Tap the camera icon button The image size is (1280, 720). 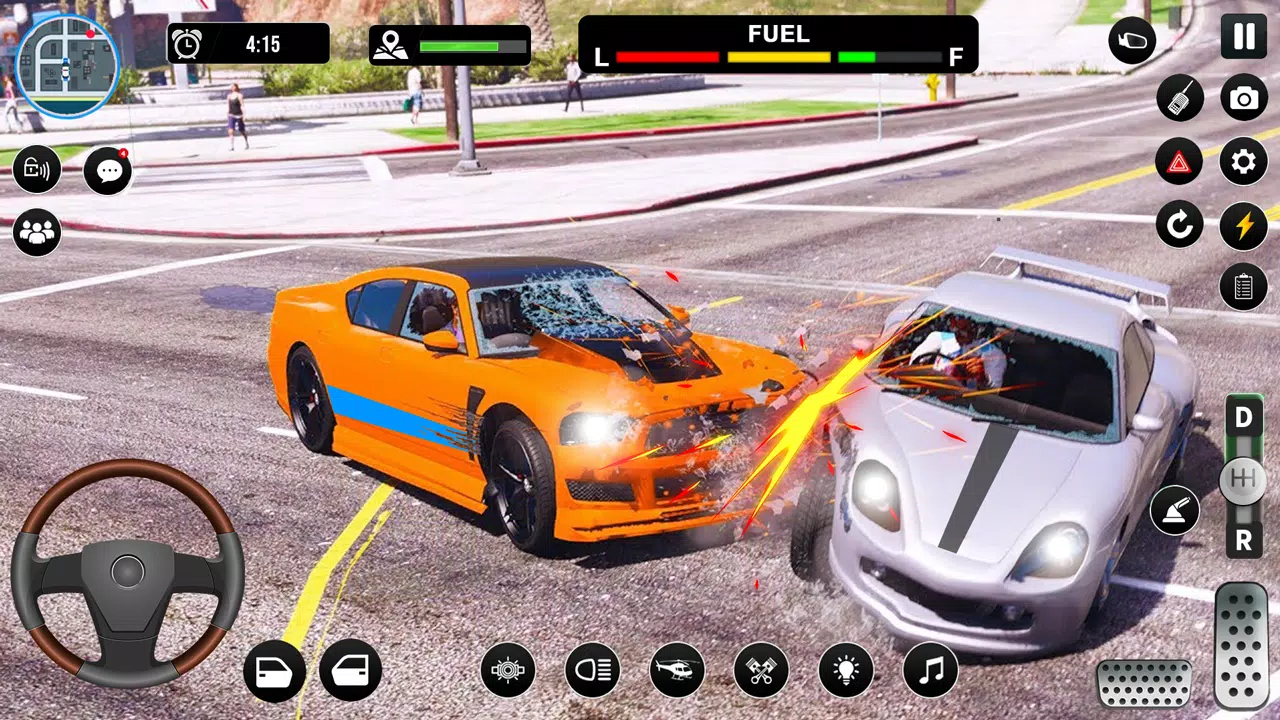point(1244,98)
